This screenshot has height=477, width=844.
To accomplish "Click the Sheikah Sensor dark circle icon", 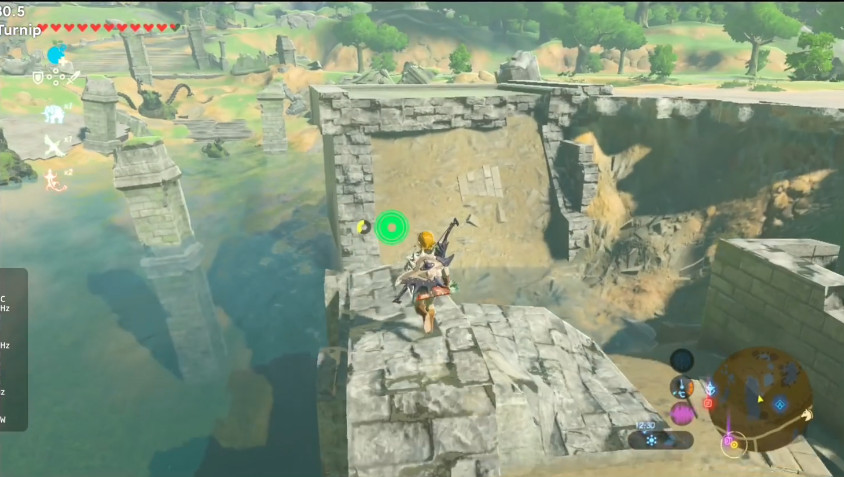I will 682,360.
